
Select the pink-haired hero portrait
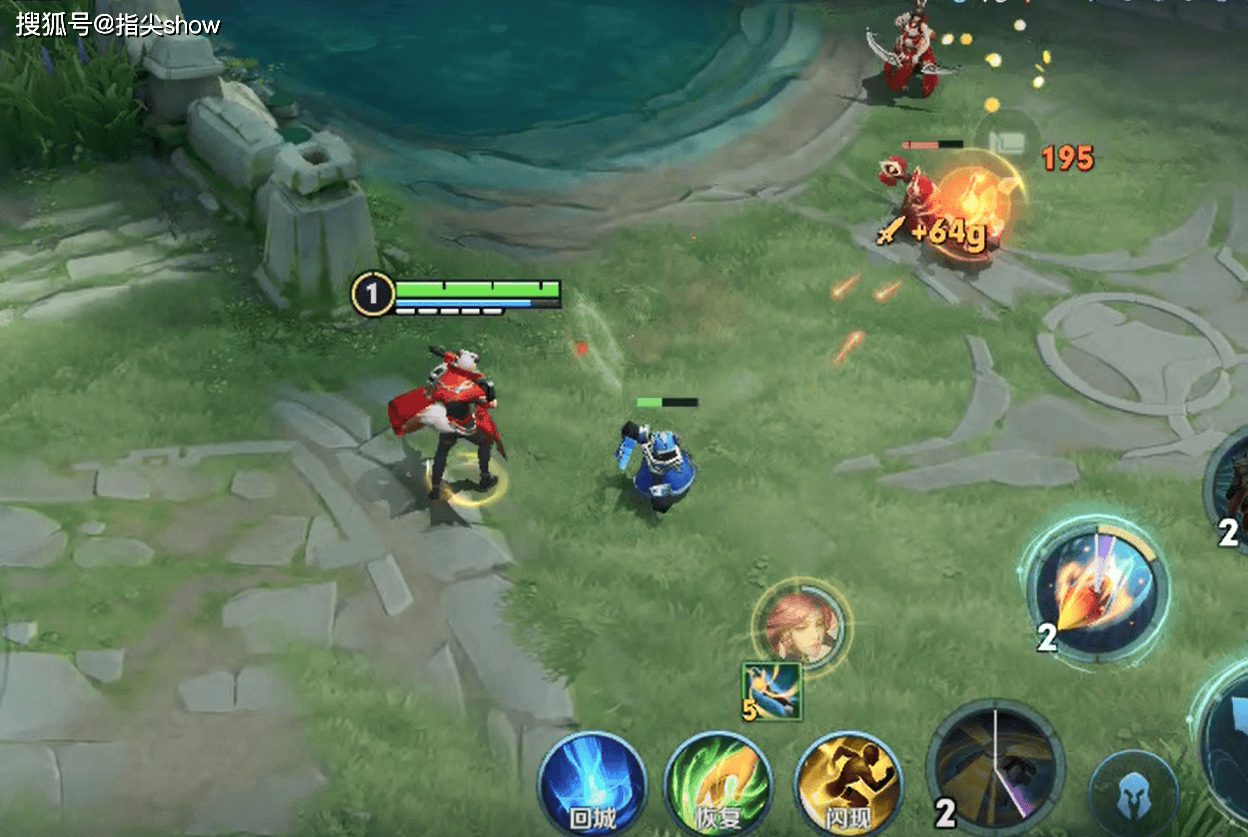pos(800,623)
